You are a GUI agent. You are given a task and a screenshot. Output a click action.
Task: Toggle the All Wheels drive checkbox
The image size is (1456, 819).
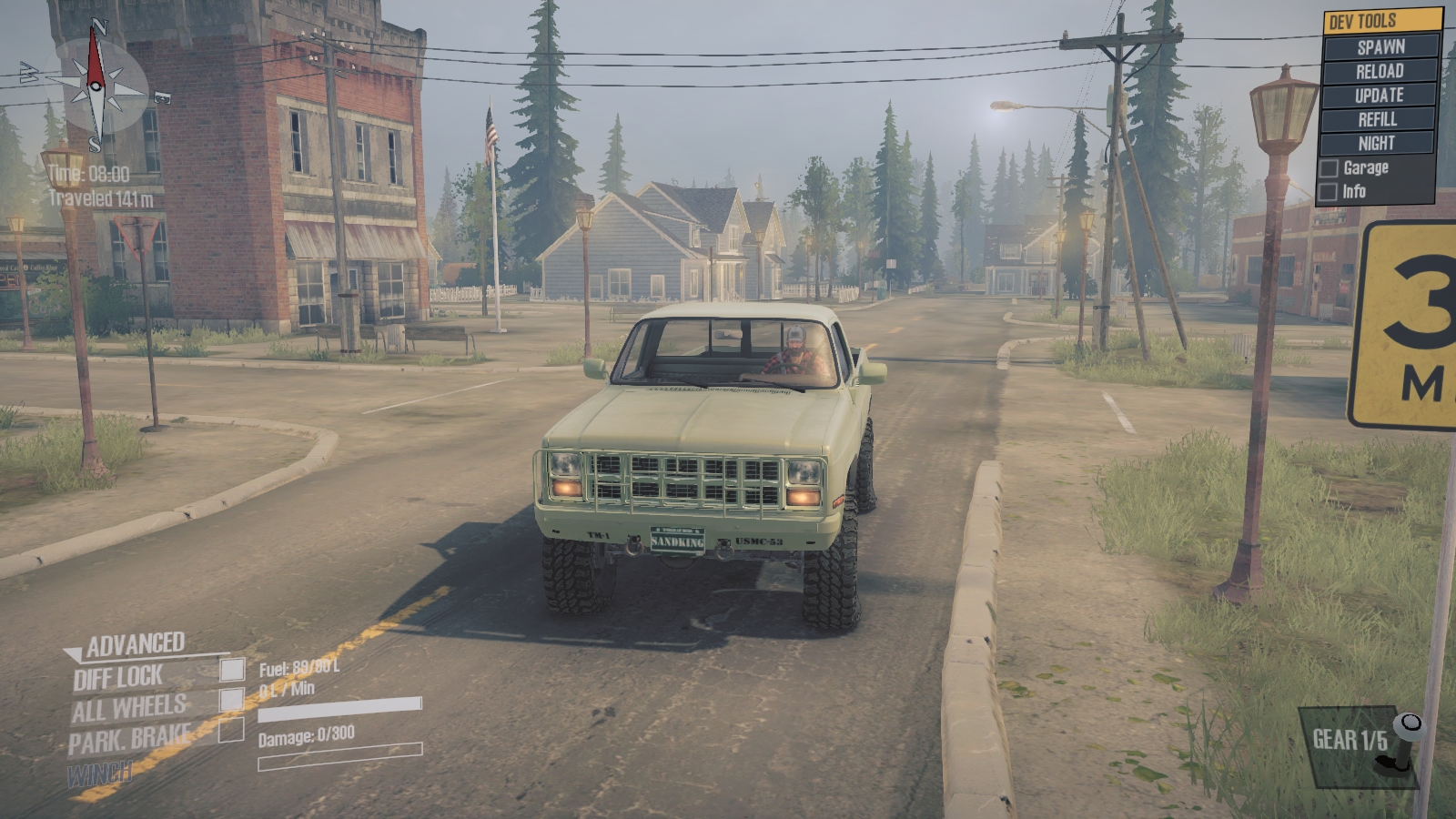tap(232, 699)
